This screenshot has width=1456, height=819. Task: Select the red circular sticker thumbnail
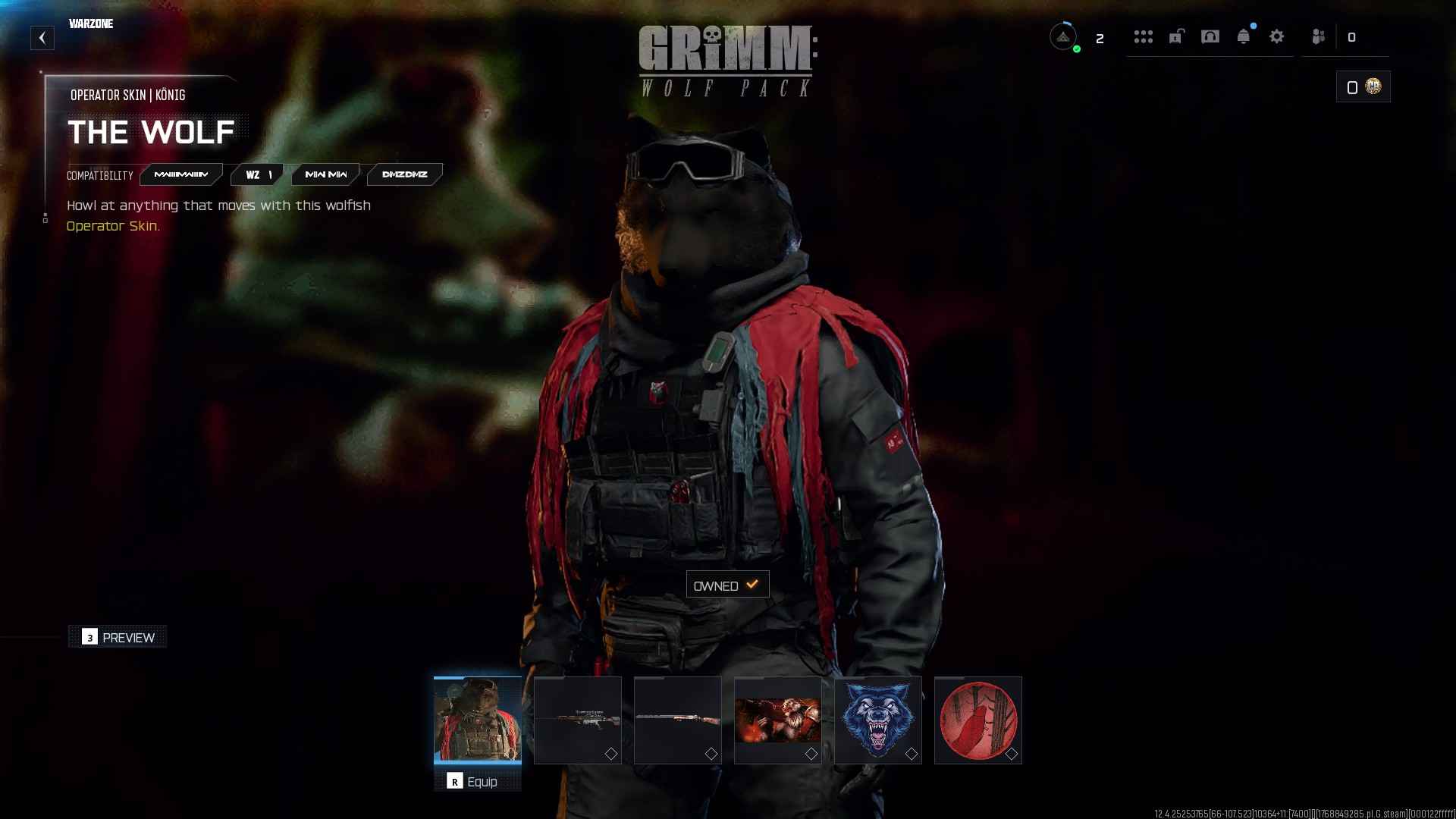(978, 720)
